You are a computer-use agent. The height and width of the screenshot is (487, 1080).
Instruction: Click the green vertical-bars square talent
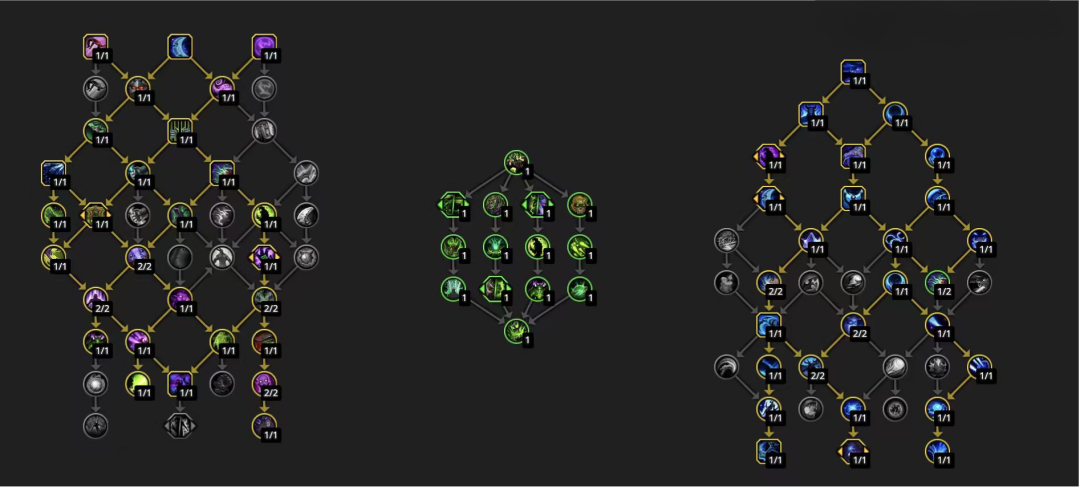tap(180, 130)
